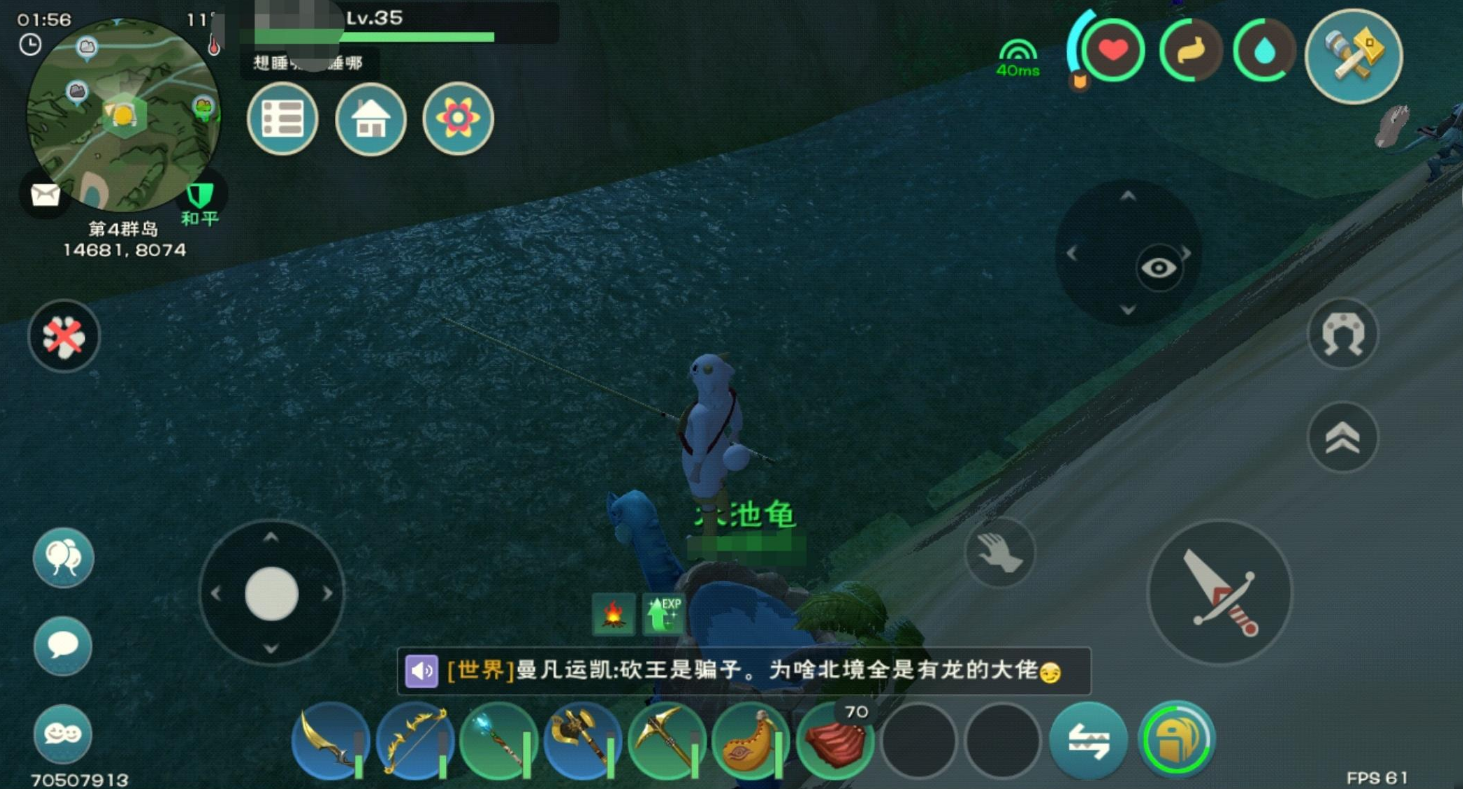The image size is (1463, 789).
Task: Tap the house home button
Action: (x=370, y=119)
